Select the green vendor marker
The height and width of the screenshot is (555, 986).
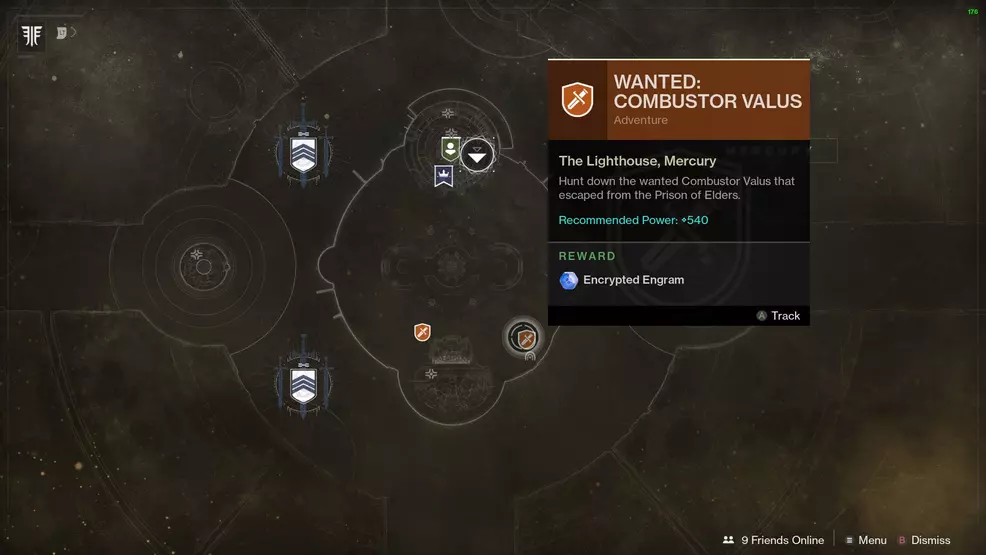451,150
